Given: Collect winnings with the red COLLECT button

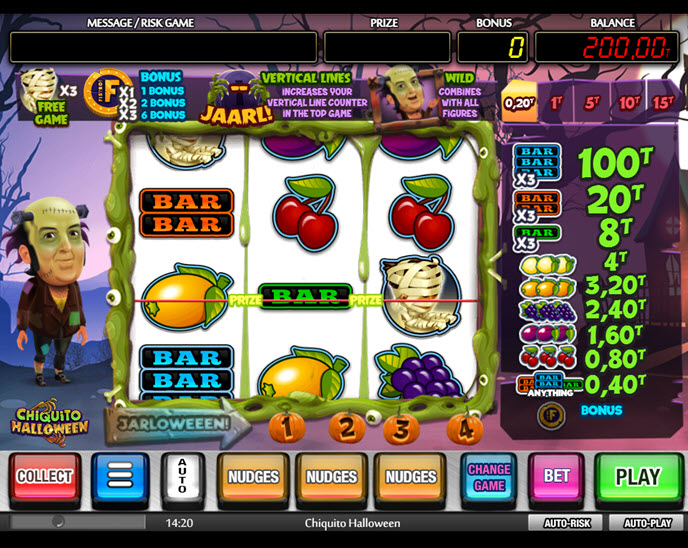Looking at the screenshot, I should tap(45, 477).
